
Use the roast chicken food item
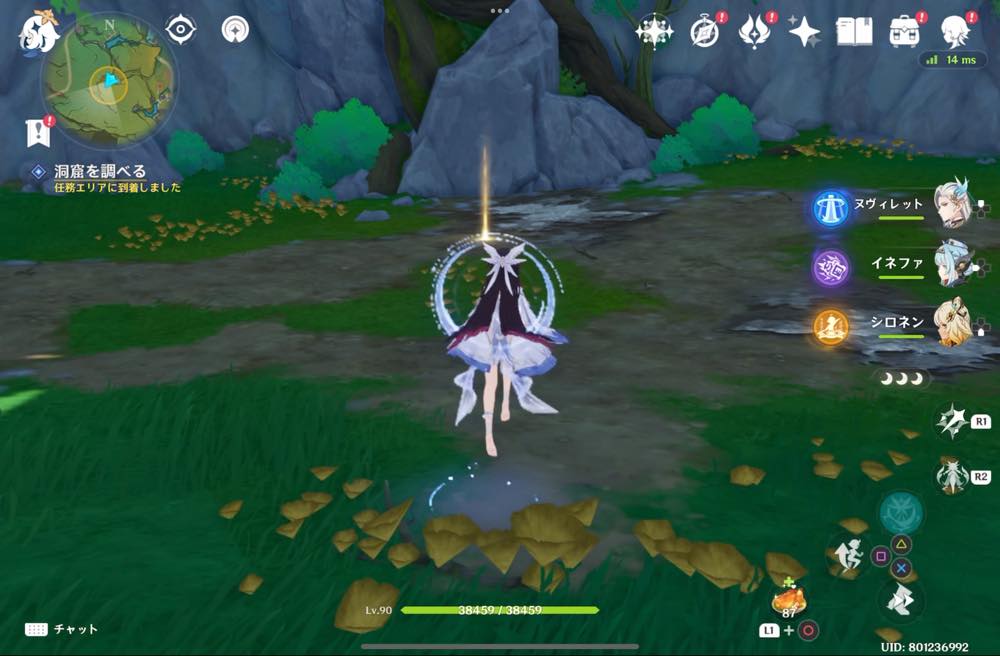[x=789, y=600]
